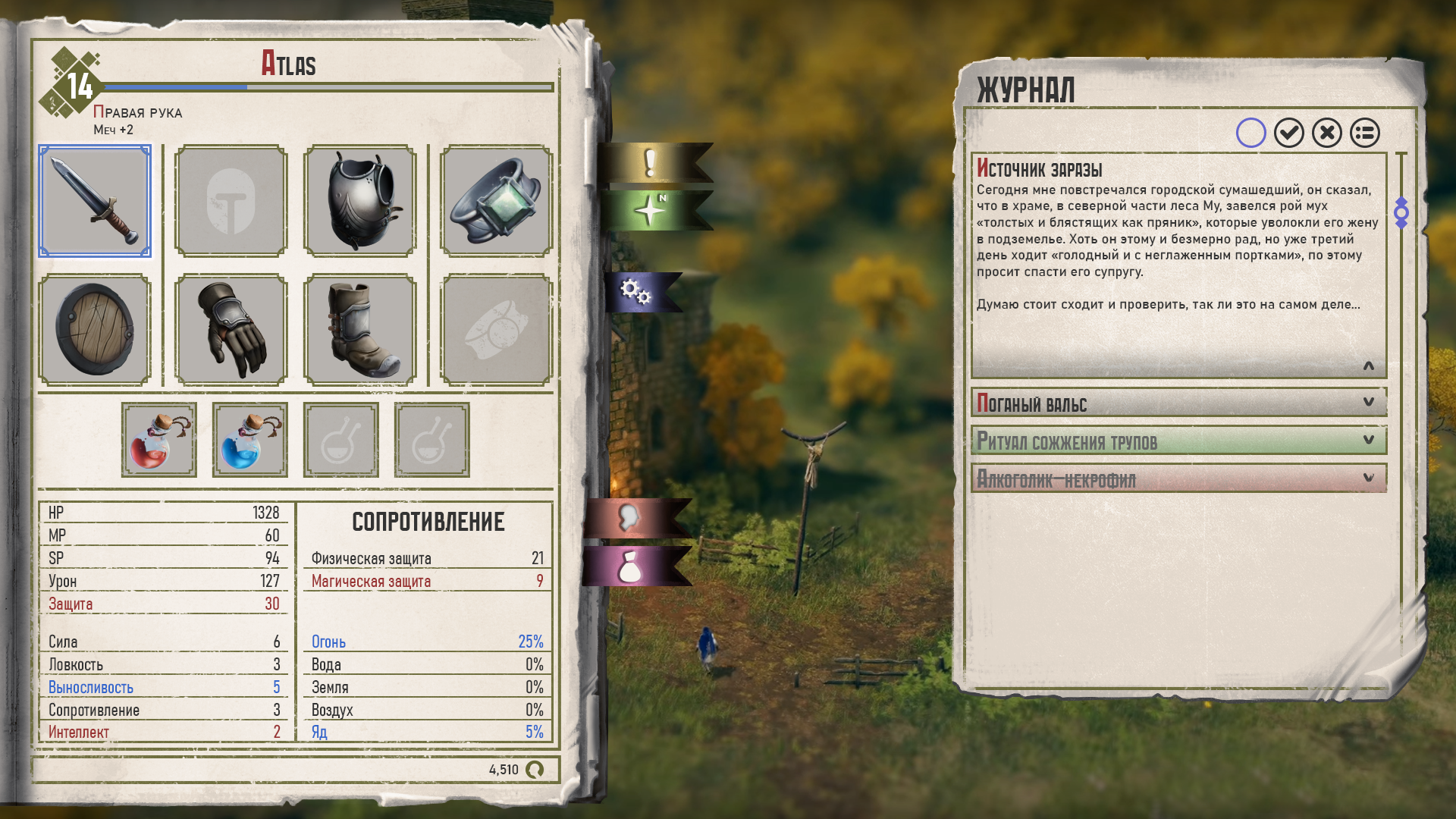Filter journal by failed cross icon

coord(1327,133)
